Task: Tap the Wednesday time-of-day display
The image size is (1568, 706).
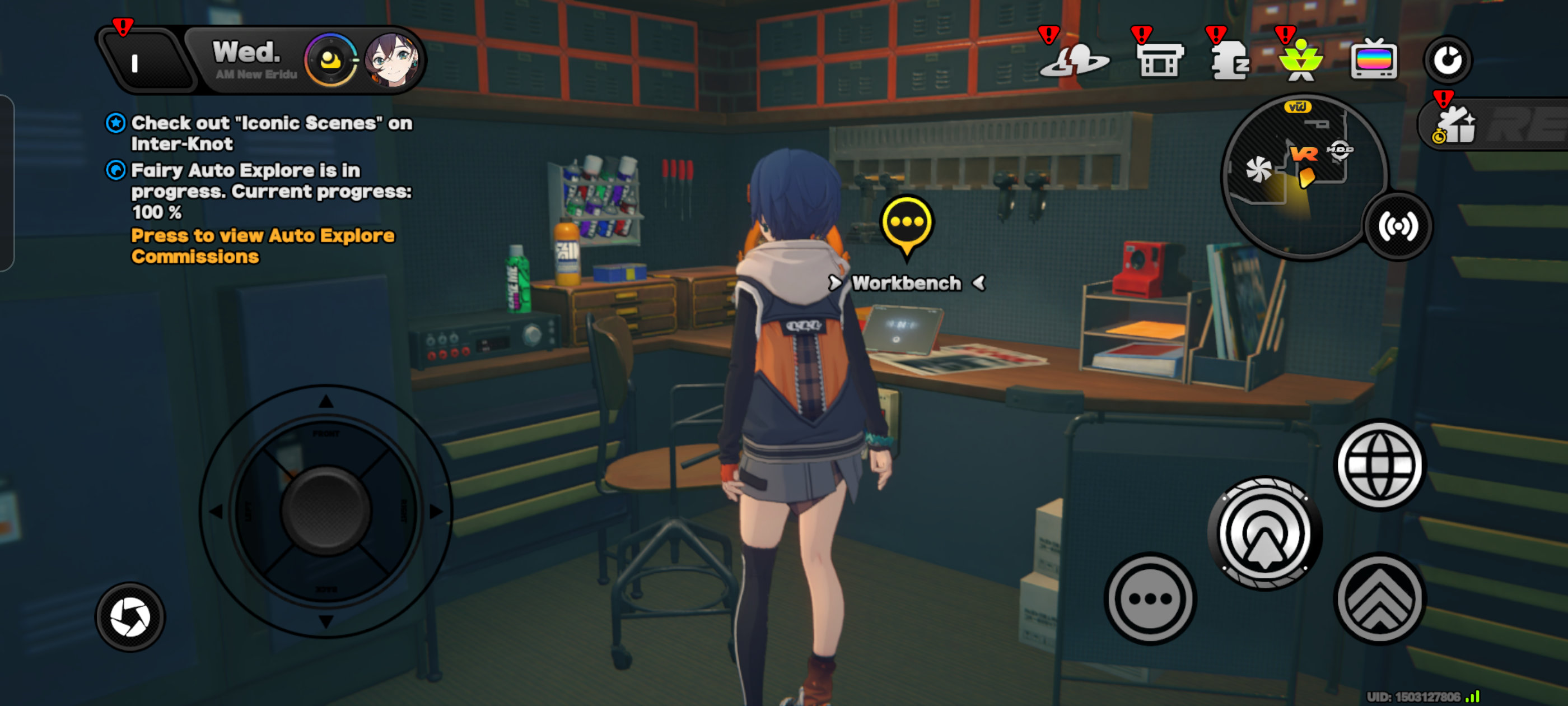Action: (252, 60)
